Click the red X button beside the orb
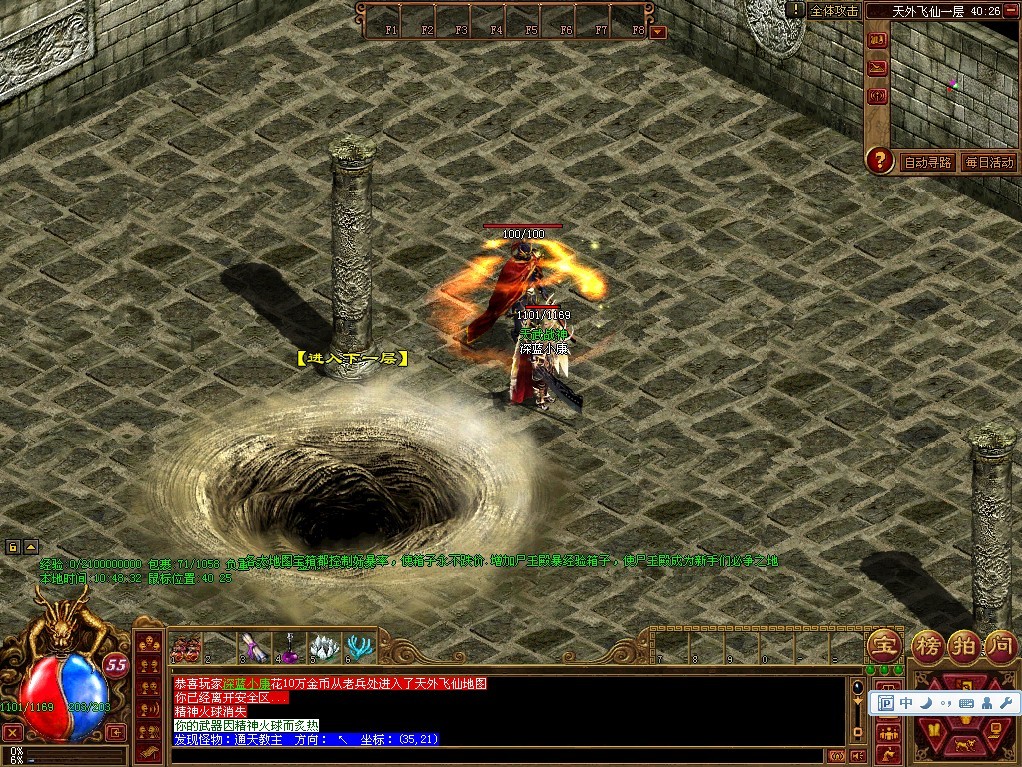 pyautogui.click(x=13, y=732)
